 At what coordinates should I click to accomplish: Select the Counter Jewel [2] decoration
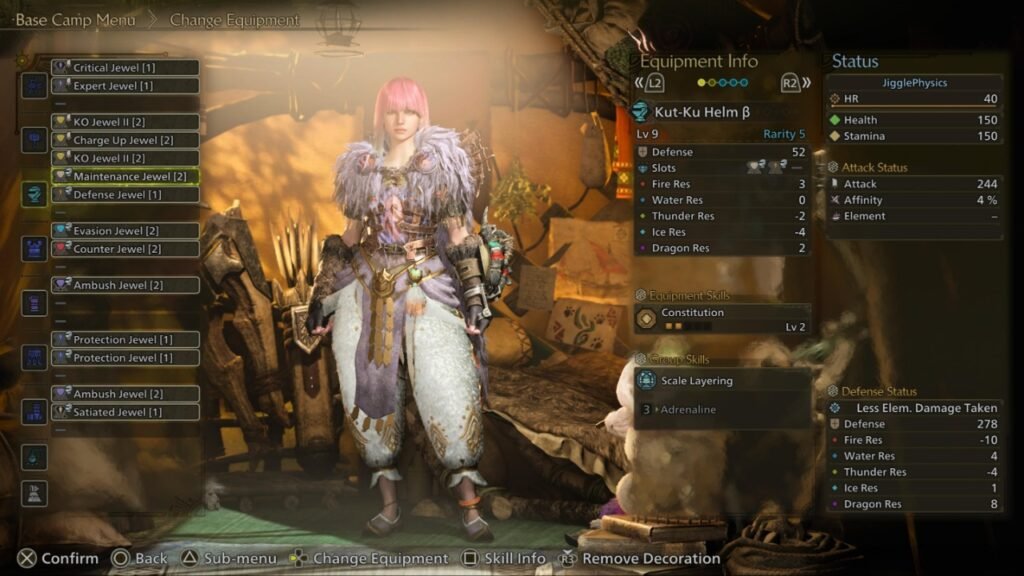pos(125,248)
